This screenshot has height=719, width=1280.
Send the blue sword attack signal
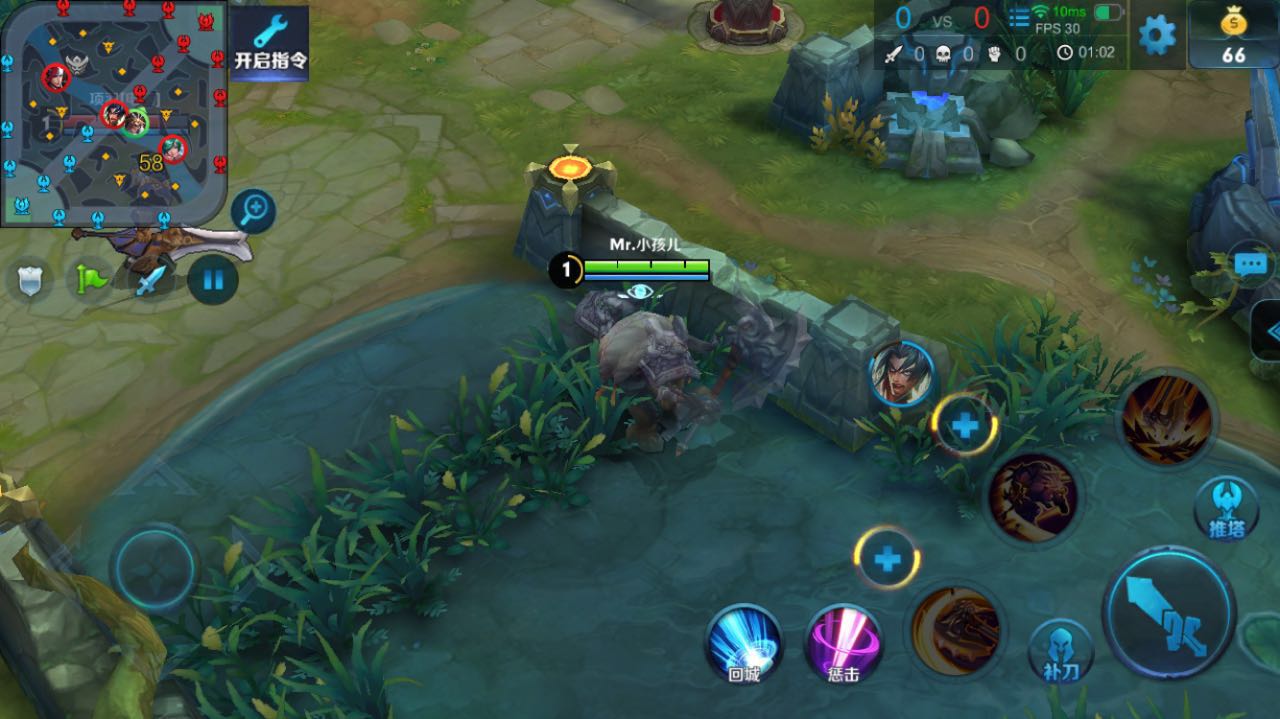click(150, 280)
